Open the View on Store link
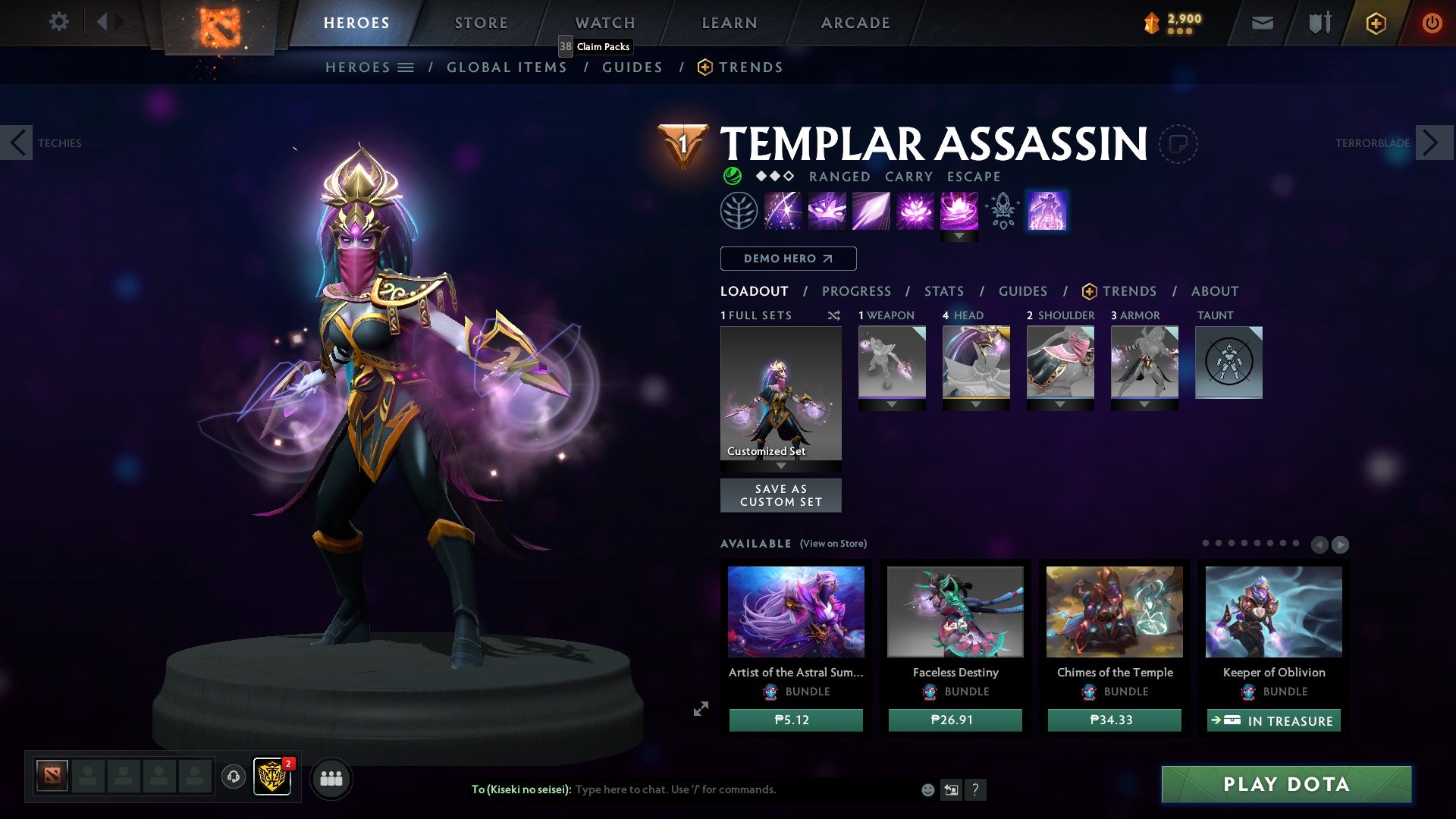Viewport: 1456px width, 819px height. pyautogui.click(x=831, y=544)
